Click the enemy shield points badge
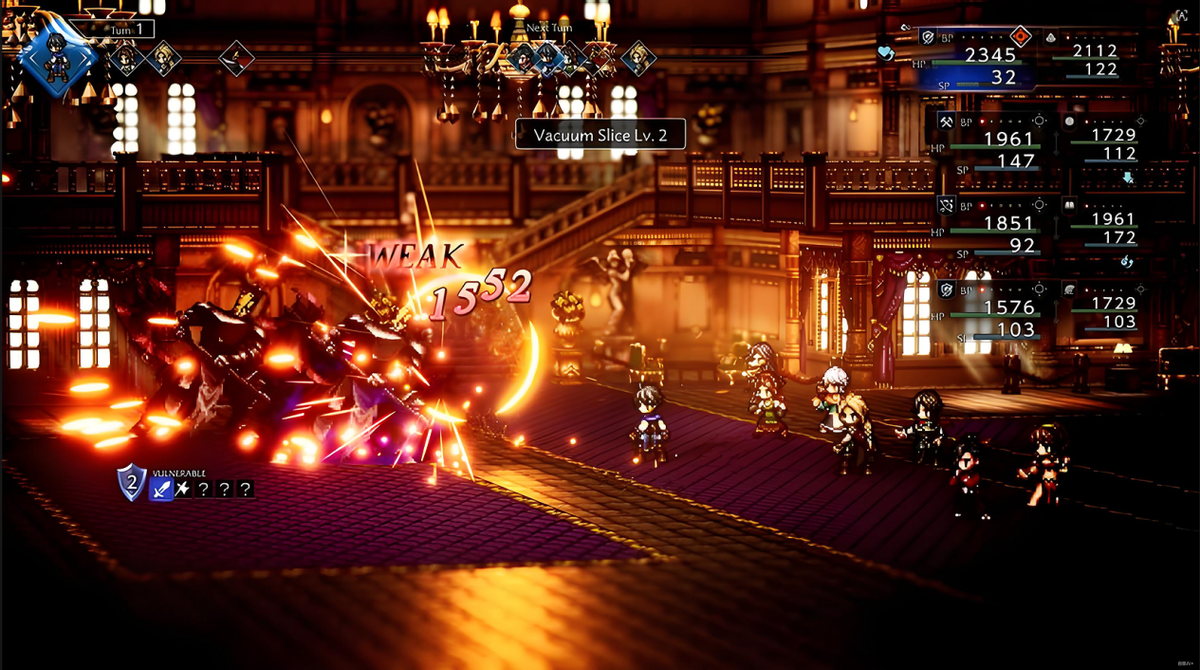This screenshot has width=1200, height=670. (x=132, y=483)
